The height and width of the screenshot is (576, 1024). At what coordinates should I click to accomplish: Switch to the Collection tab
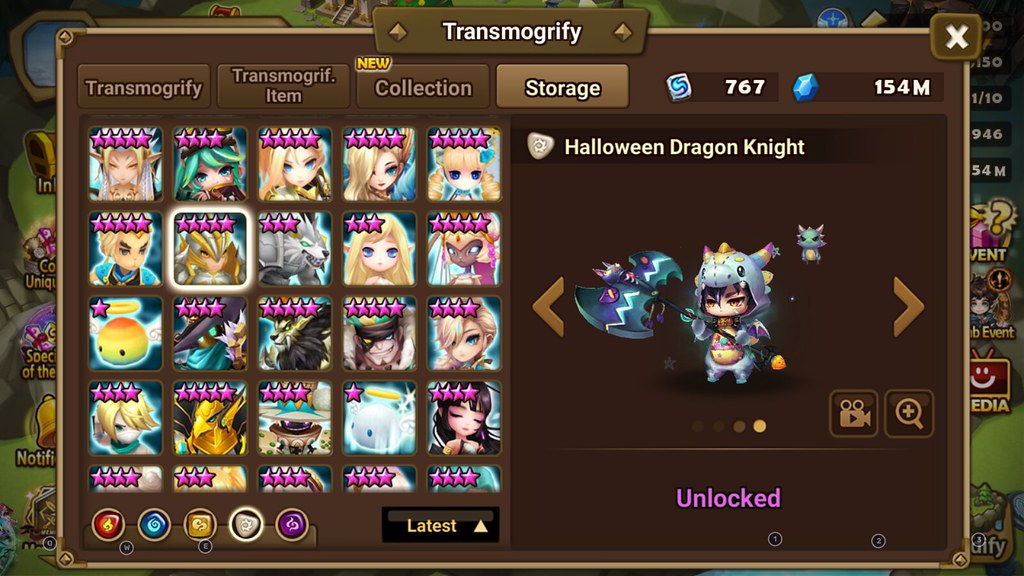[423, 87]
